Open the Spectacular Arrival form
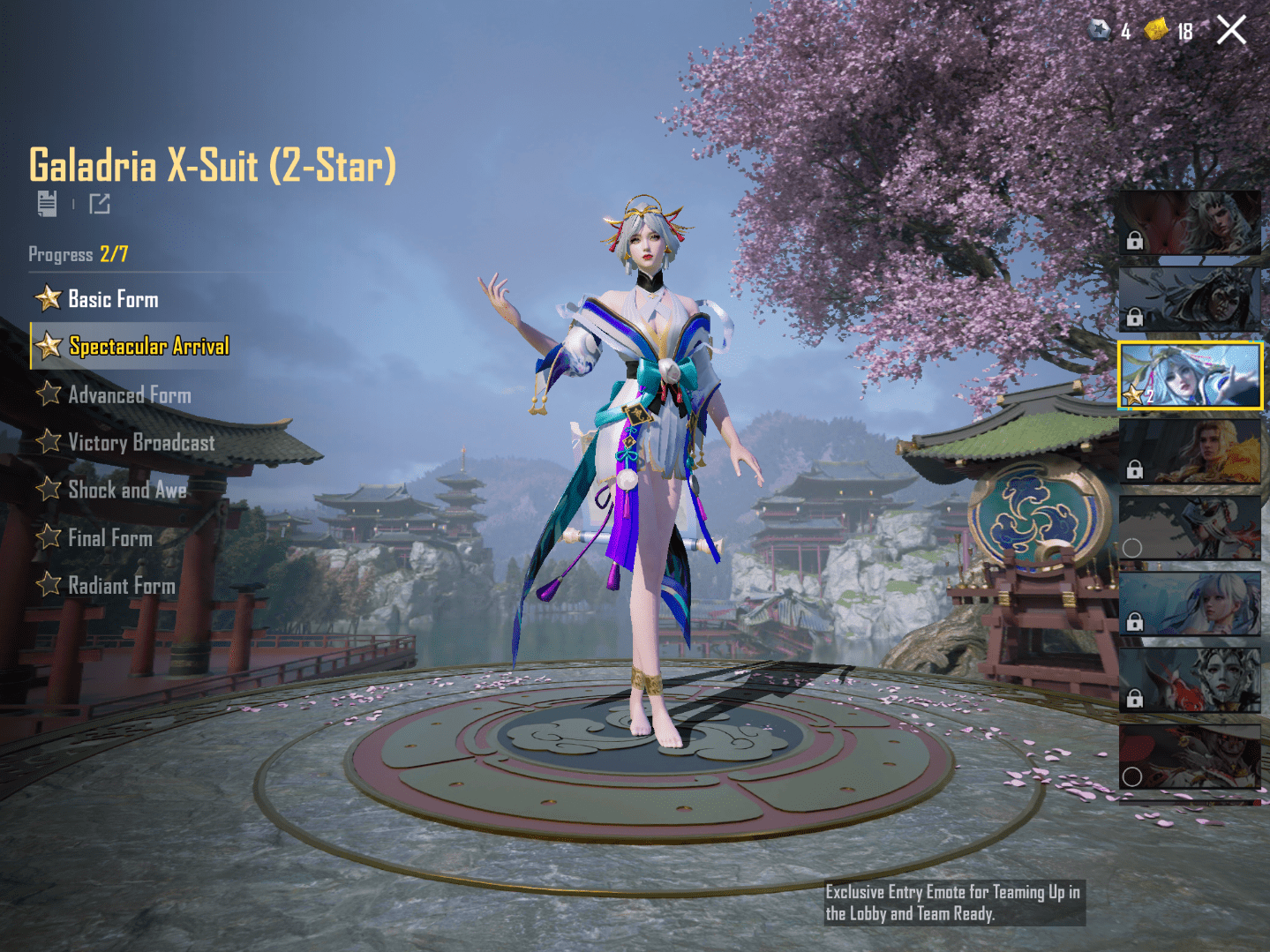The height and width of the screenshot is (952, 1270). click(x=147, y=346)
